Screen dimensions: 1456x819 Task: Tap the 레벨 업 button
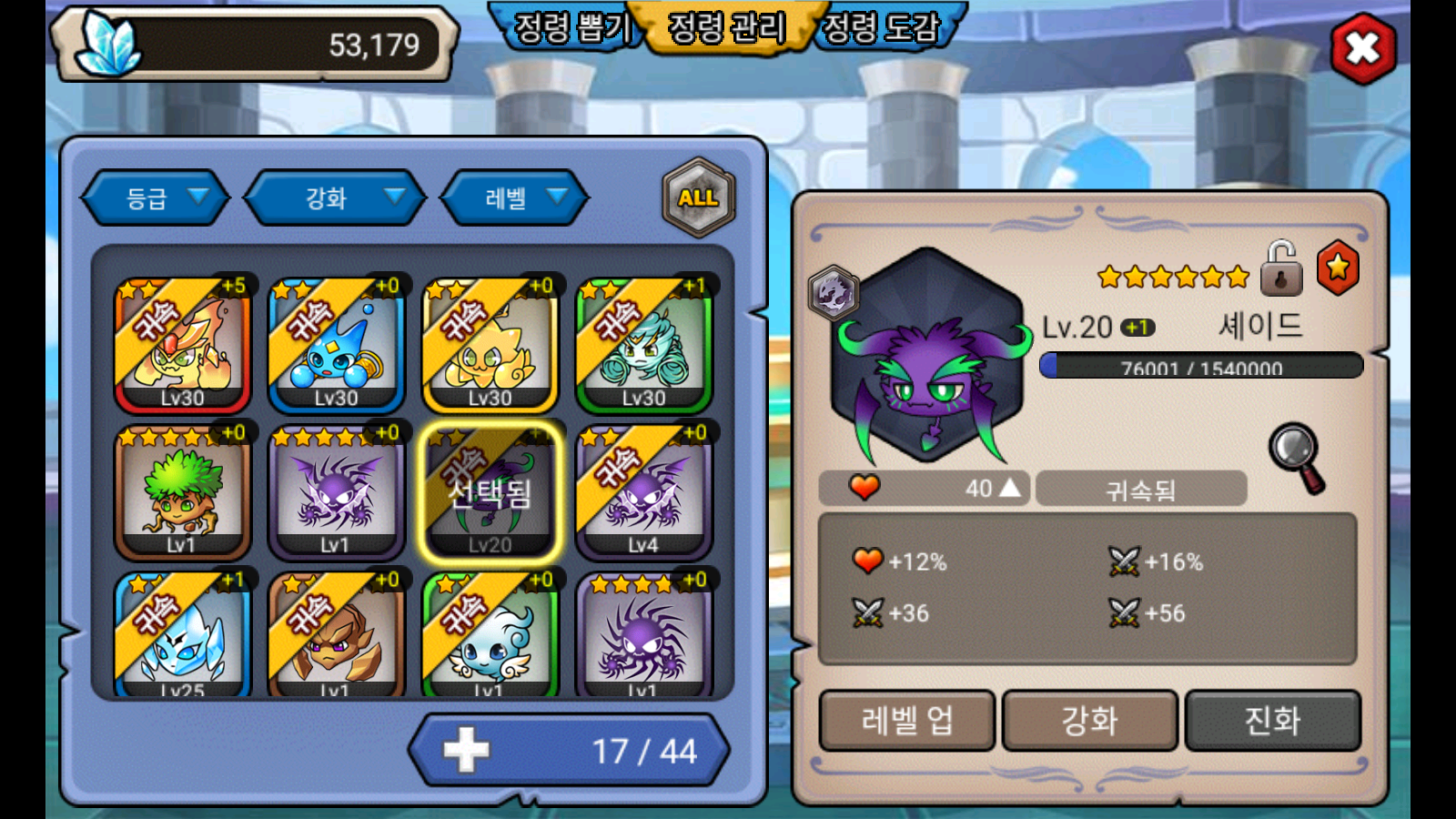[907, 721]
